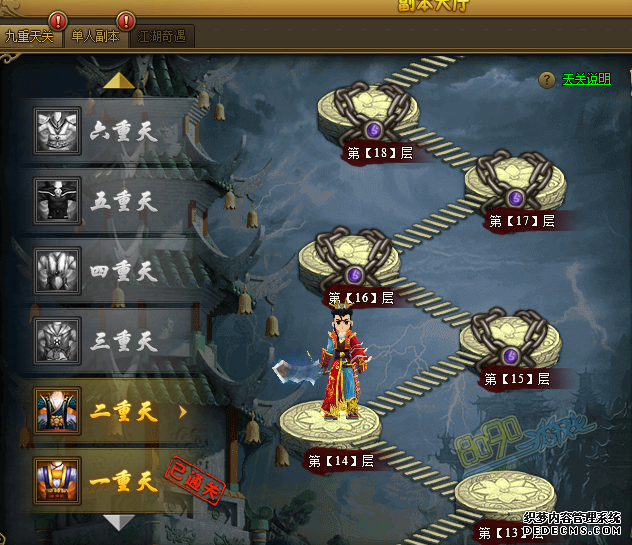
Task: Select the highlighted 二重天 entry
Action: click(x=110, y=410)
